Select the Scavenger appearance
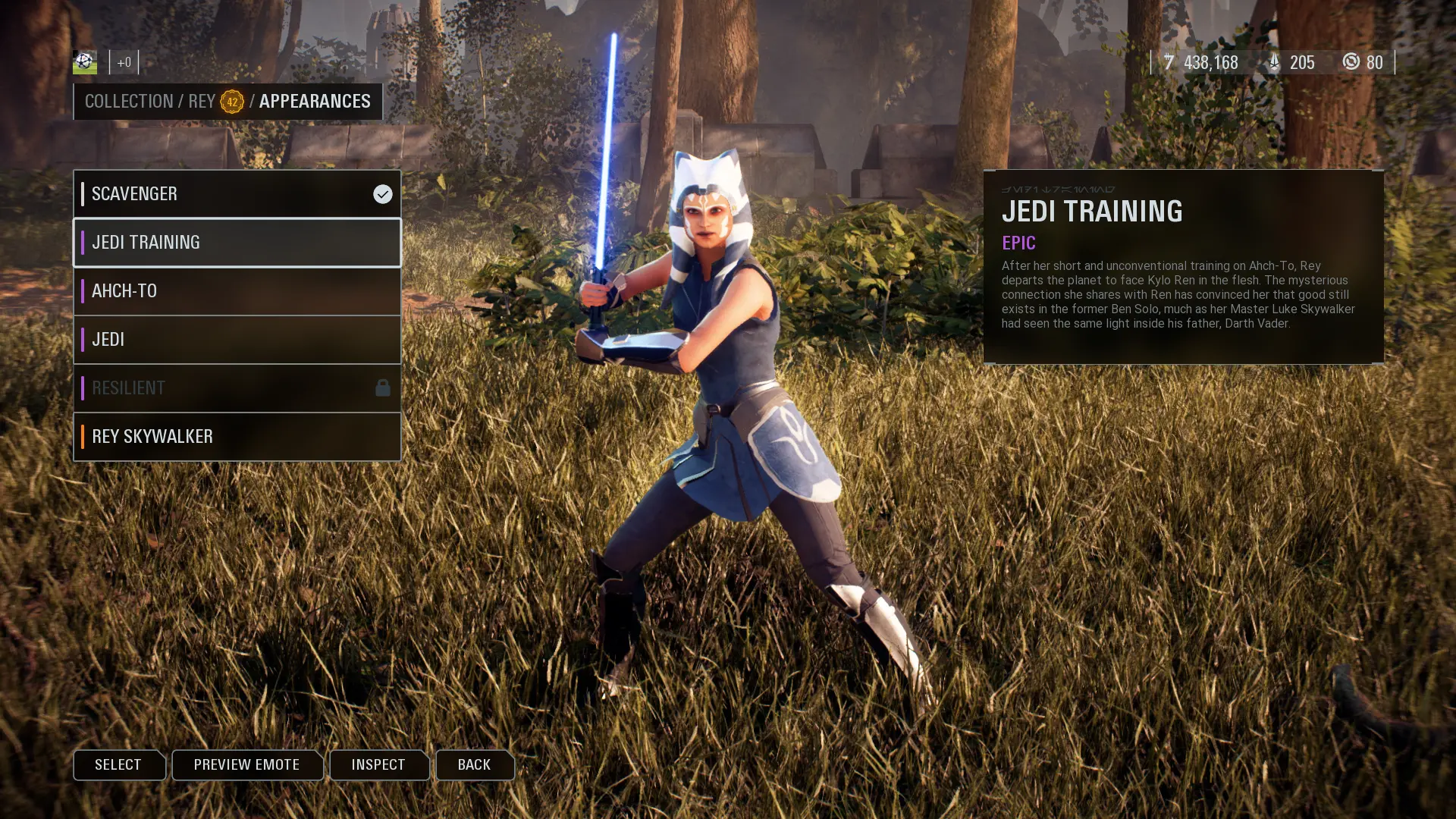This screenshot has height=819, width=1456. [237, 194]
